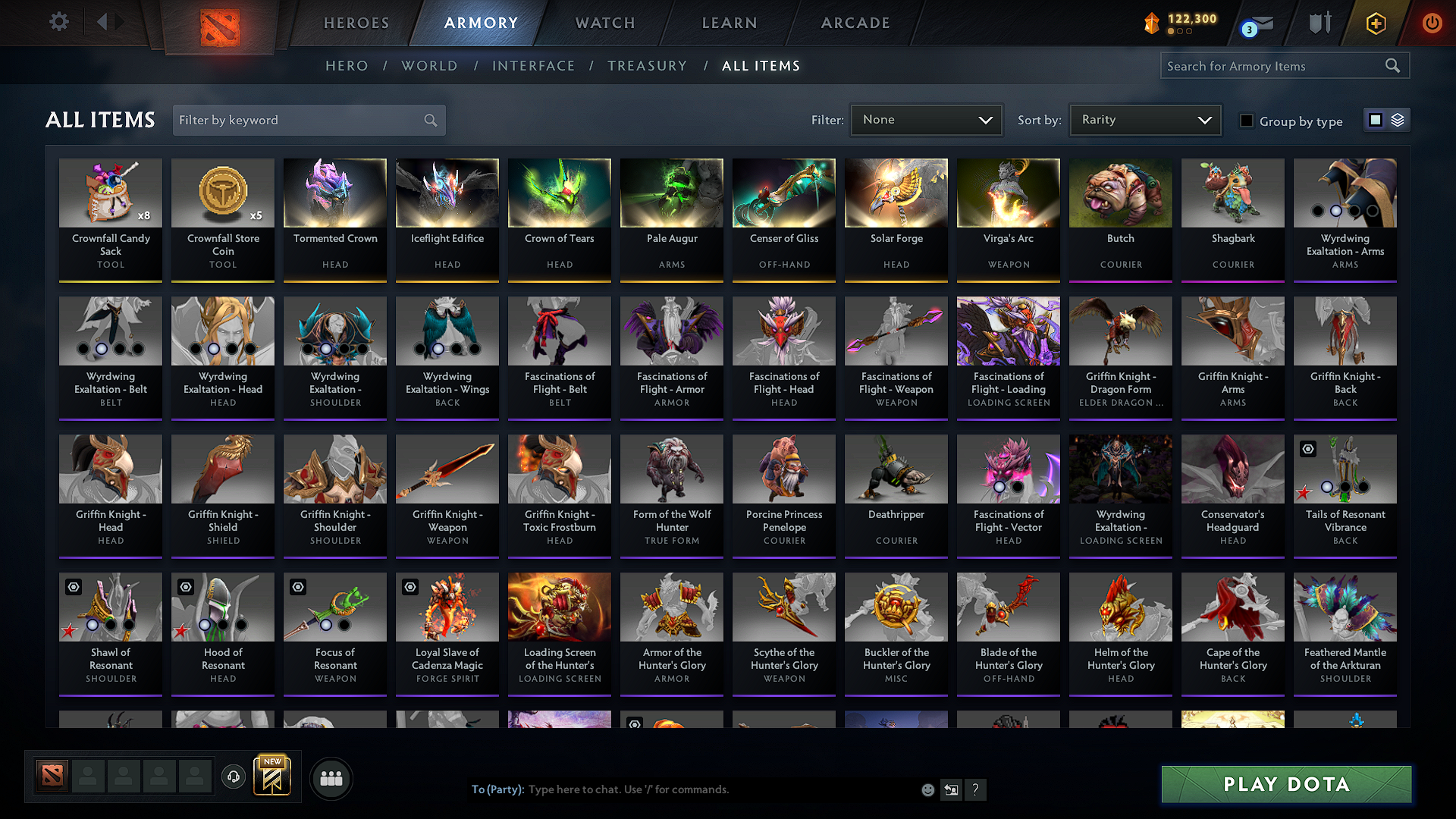The width and height of the screenshot is (1456, 819).
Task: Expand the chat channel selector beside chat input
Action: 951,789
